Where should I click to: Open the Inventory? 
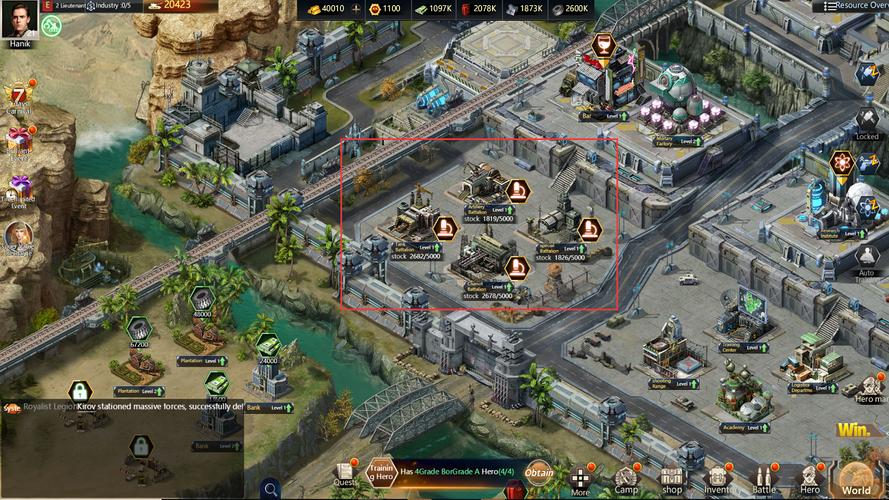[x=718, y=480]
